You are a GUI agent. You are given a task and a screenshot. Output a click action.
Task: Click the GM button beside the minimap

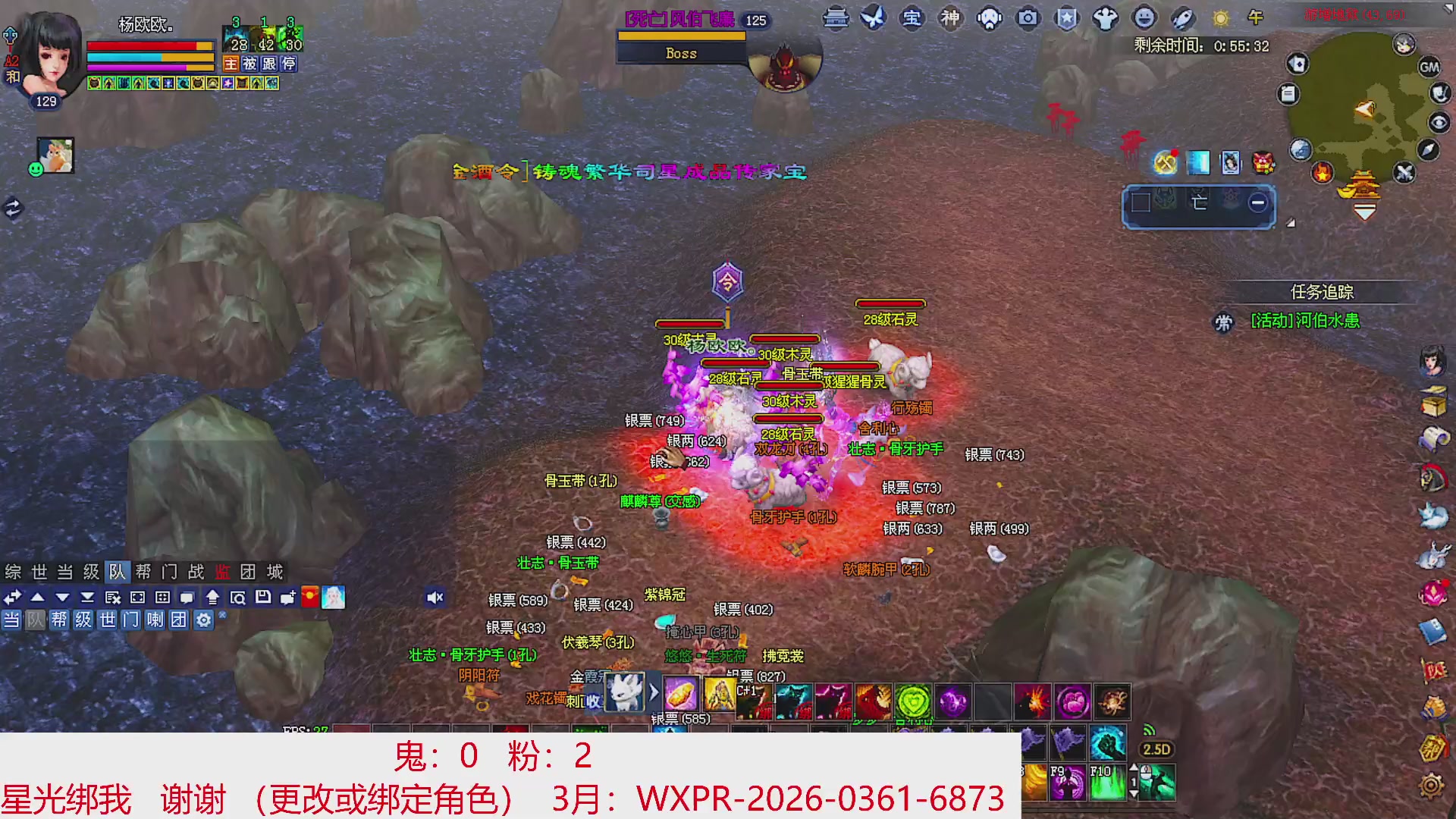pos(1429,67)
